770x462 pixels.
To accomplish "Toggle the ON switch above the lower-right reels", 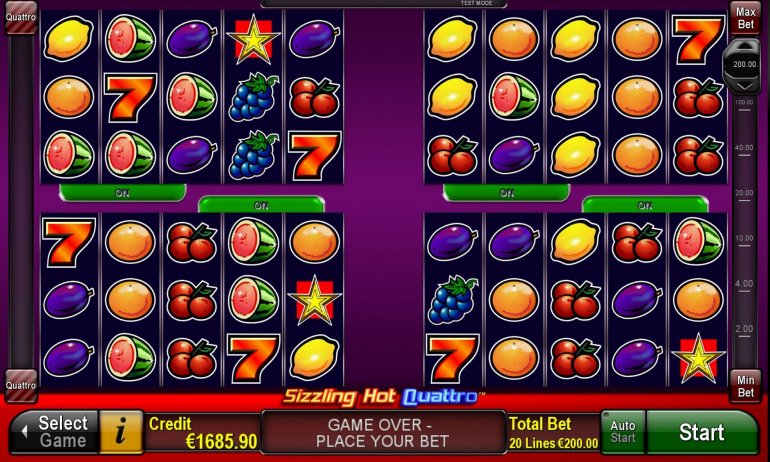I will coord(645,205).
